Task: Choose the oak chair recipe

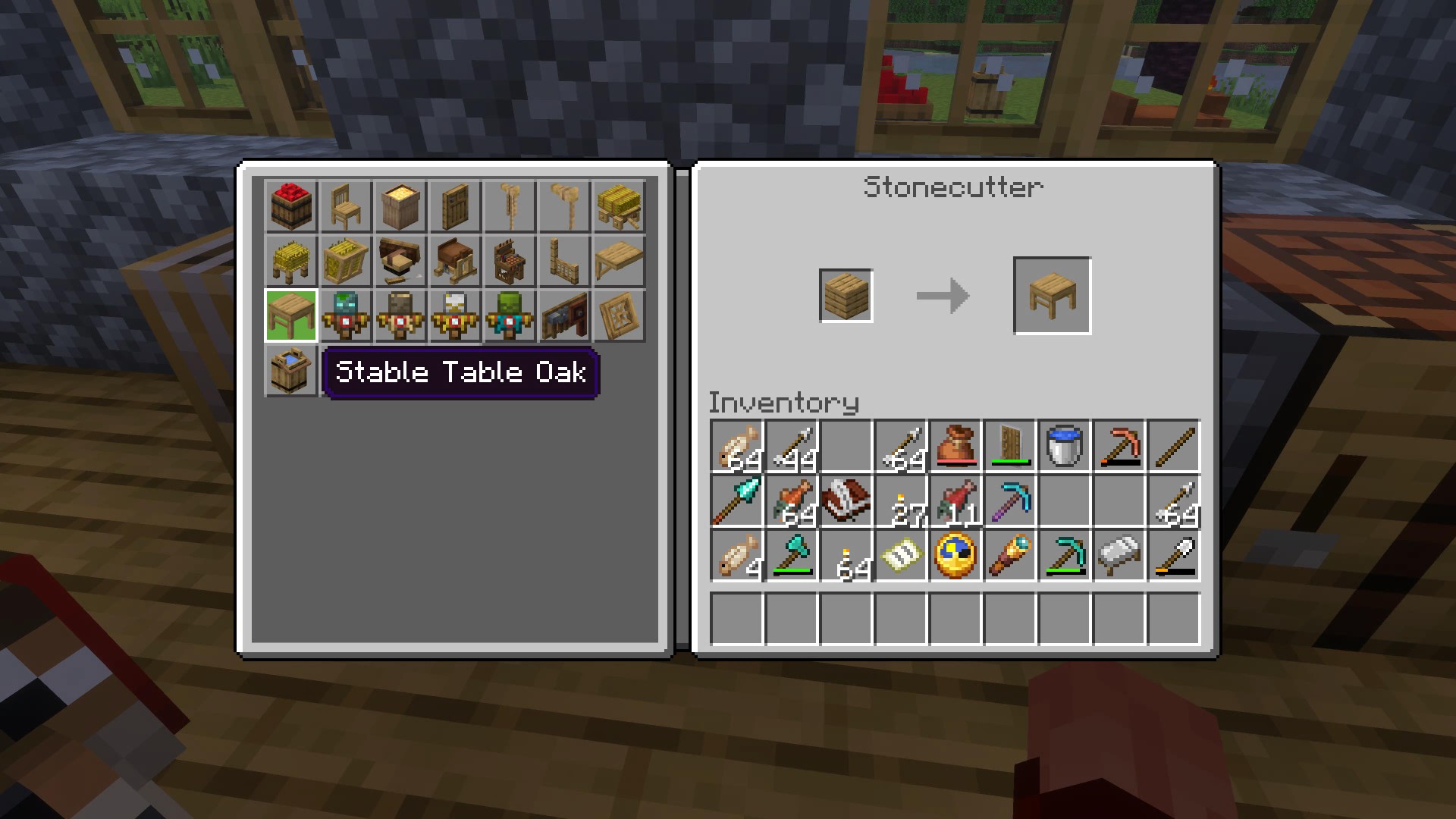Action: tap(346, 206)
